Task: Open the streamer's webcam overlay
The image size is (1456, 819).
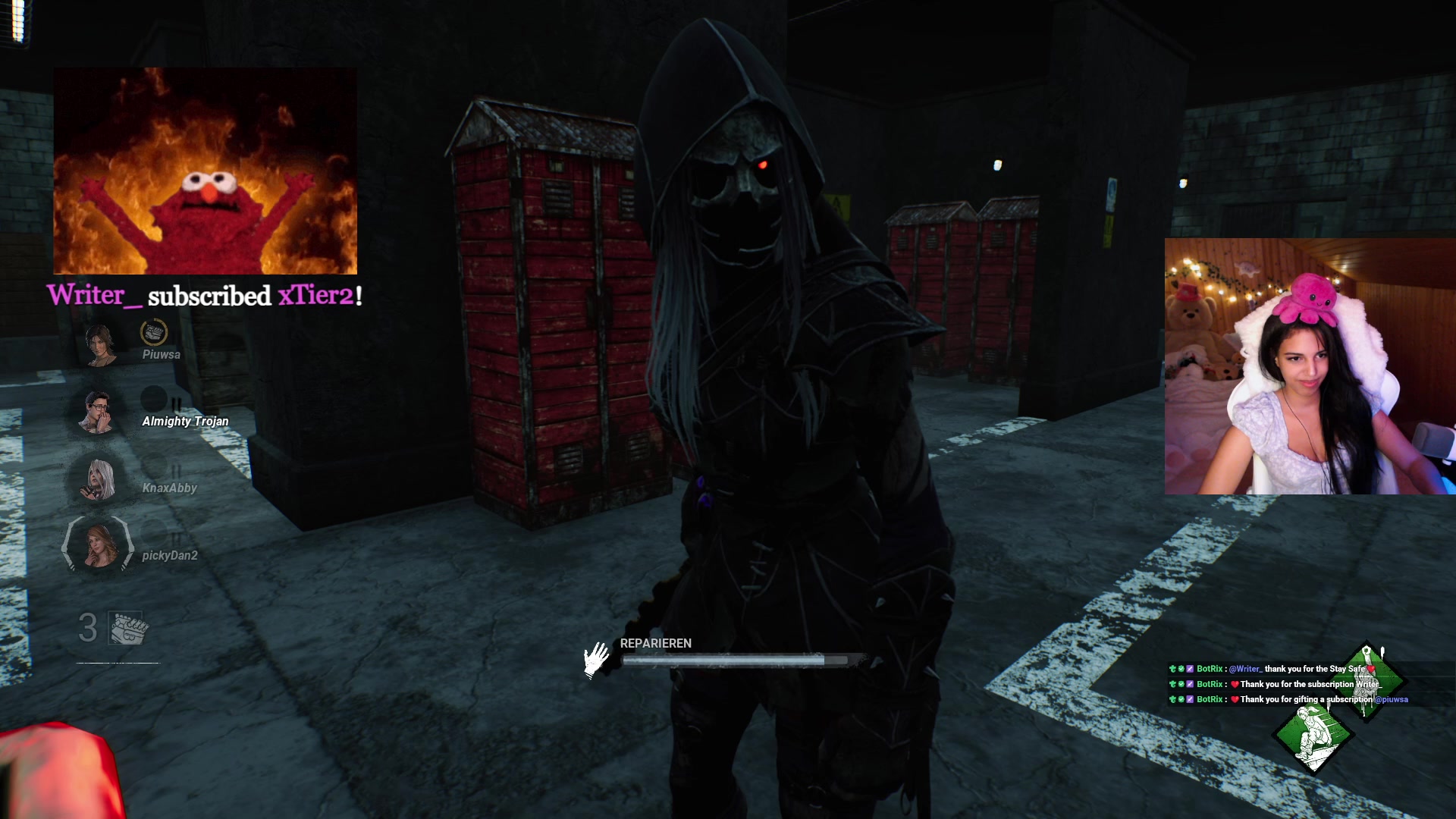Action: click(1310, 366)
